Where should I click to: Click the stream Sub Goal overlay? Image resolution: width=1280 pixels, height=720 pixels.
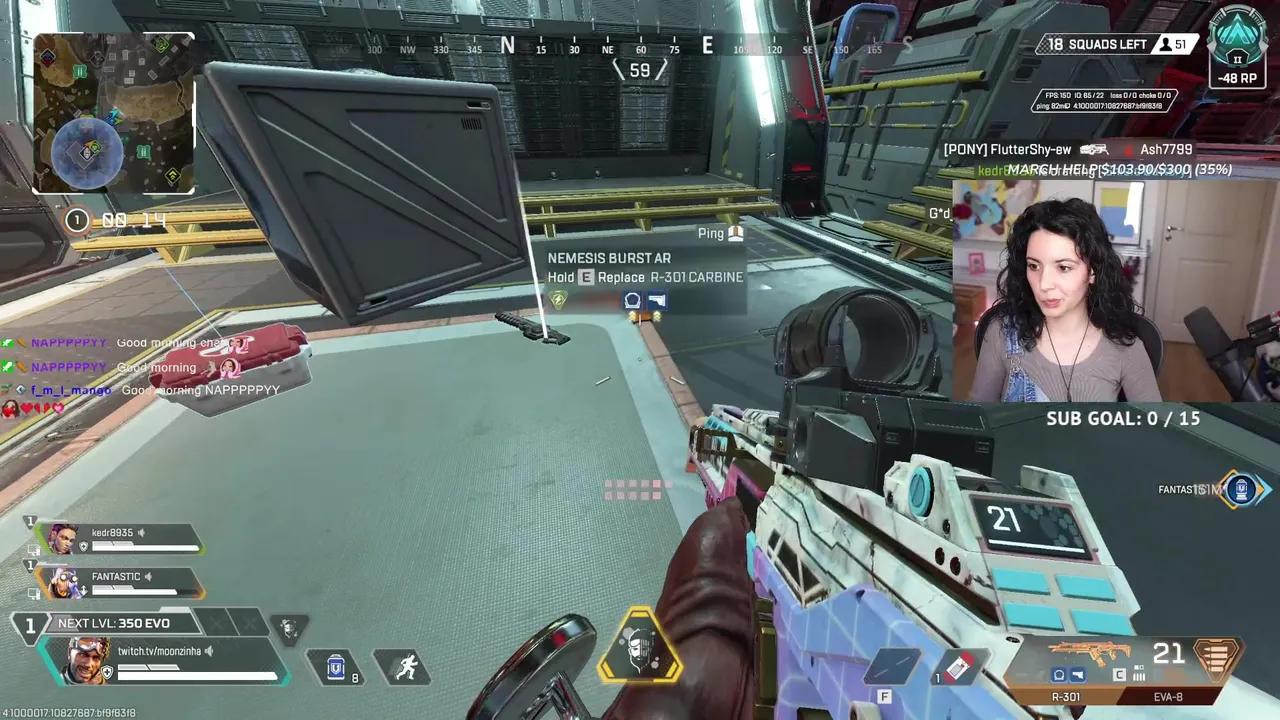click(1122, 419)
